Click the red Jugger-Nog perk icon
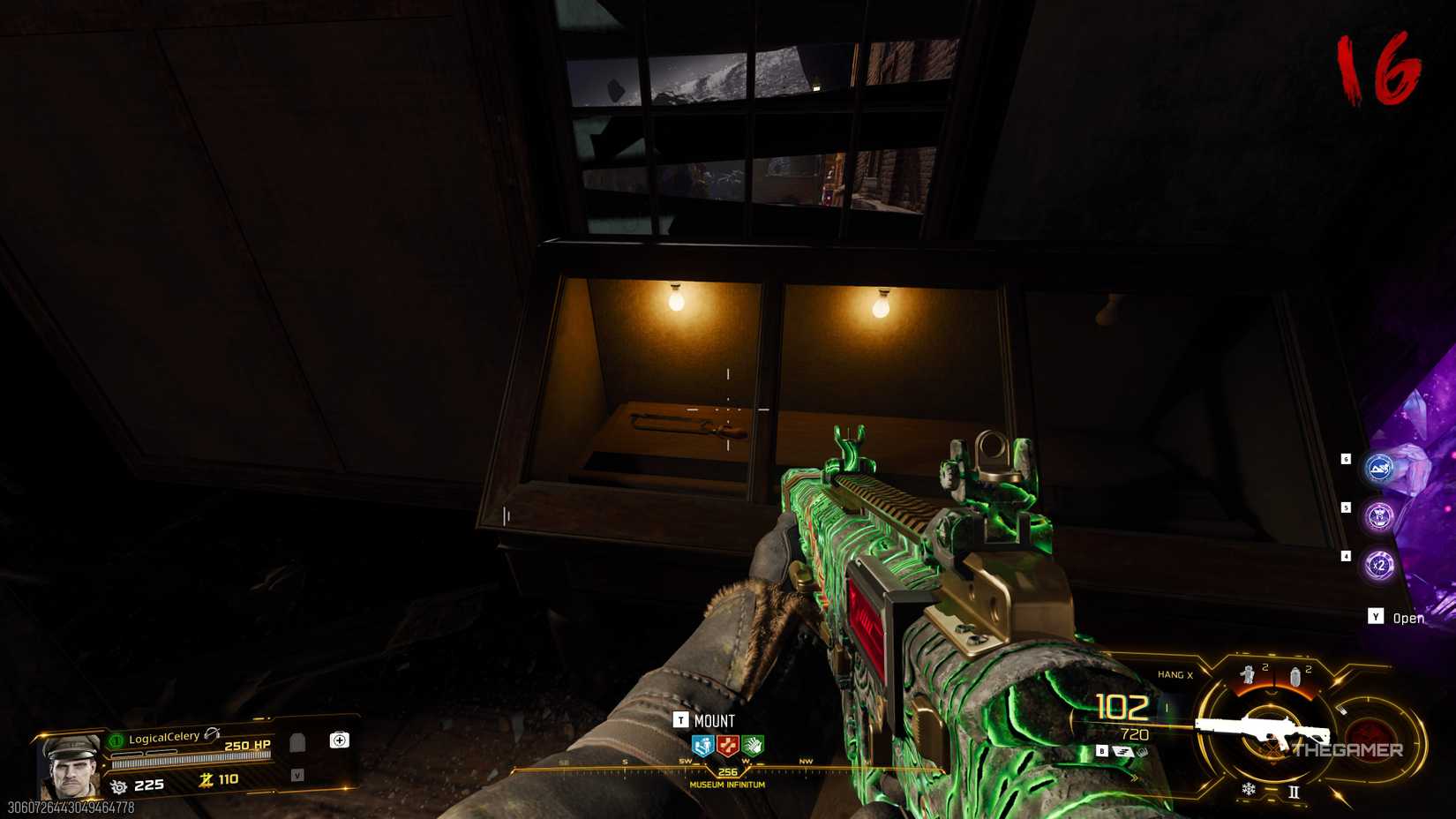Image resolution: width=1456 pixels, height=819 pixels. 727,746
